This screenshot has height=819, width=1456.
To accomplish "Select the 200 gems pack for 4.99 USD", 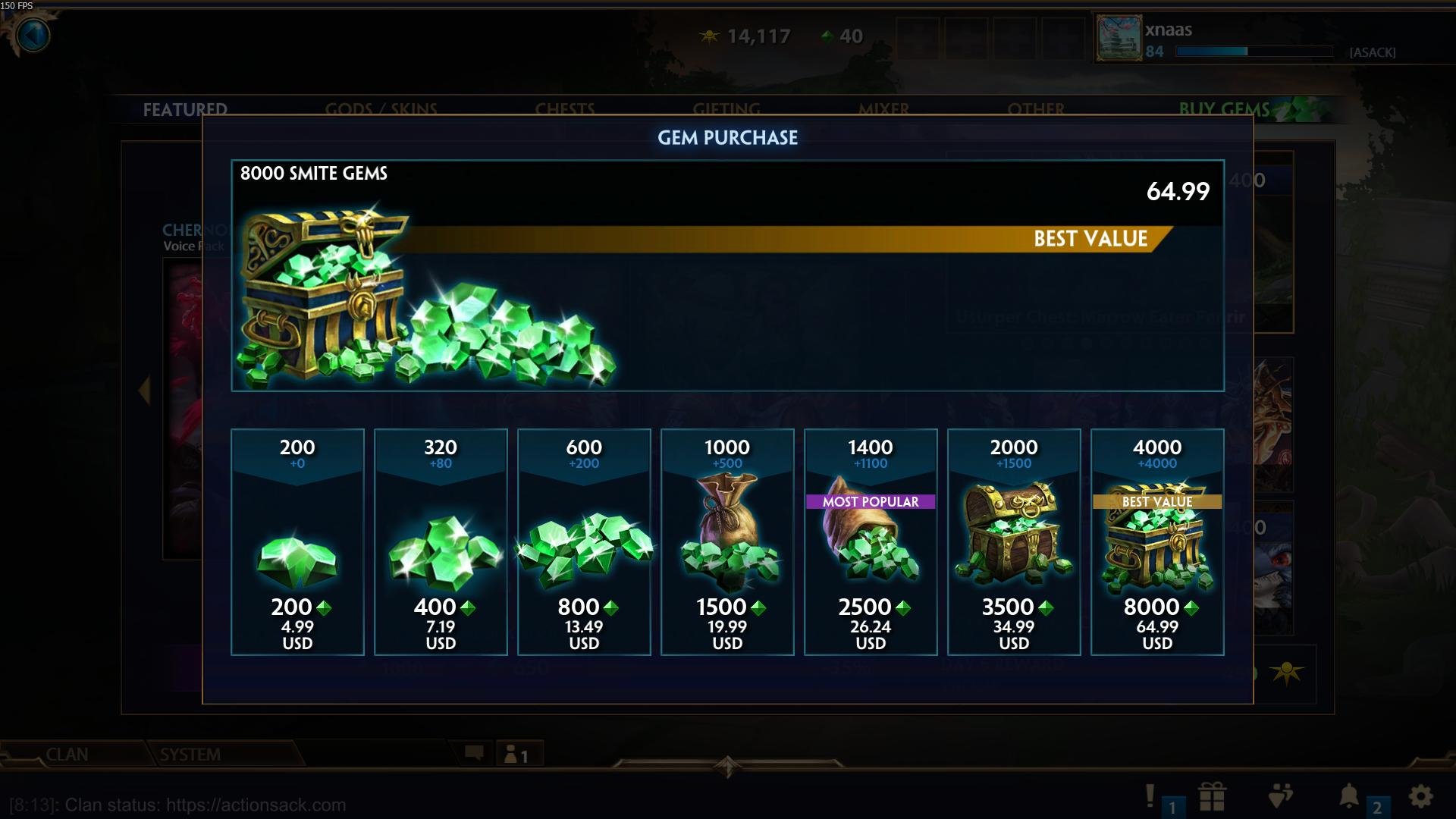I will coord(297,541).
